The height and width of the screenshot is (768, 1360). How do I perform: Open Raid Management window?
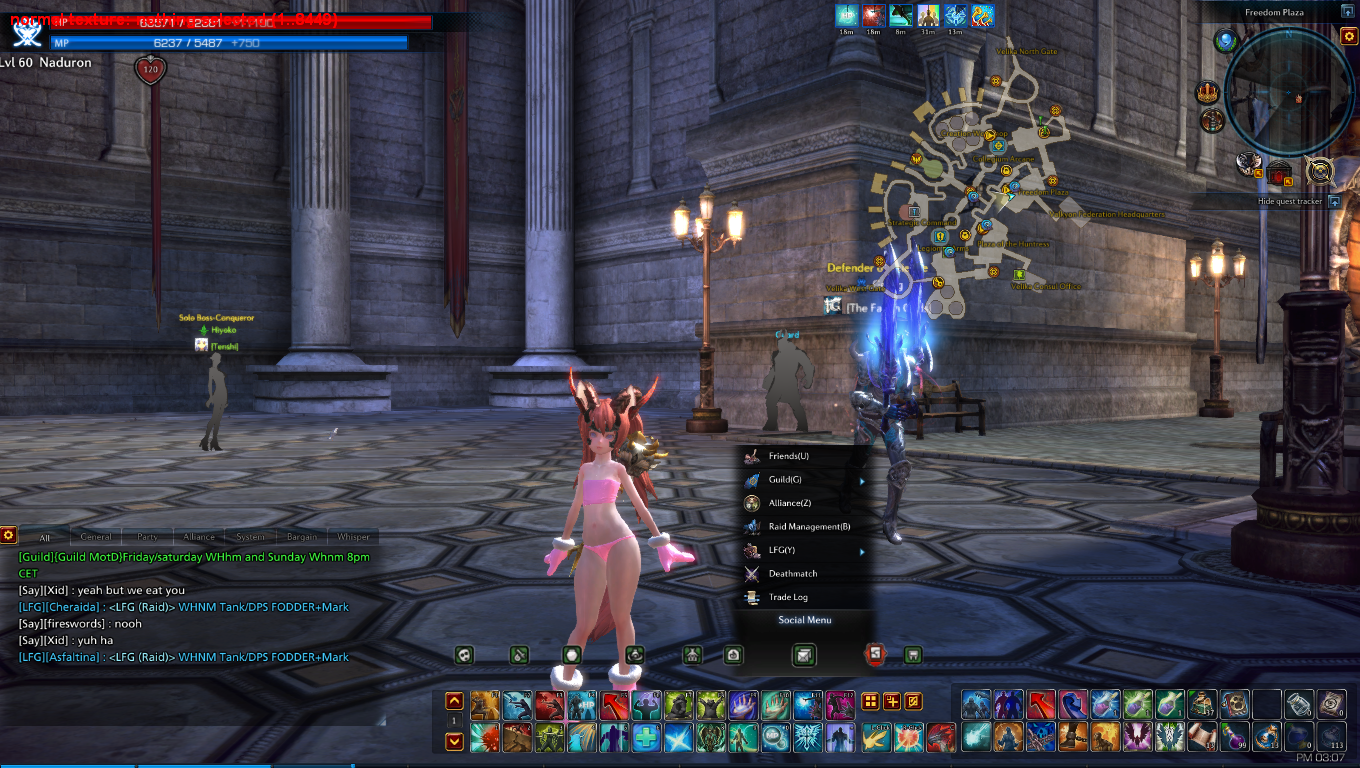pyautogui.click(x=809, y=527)
